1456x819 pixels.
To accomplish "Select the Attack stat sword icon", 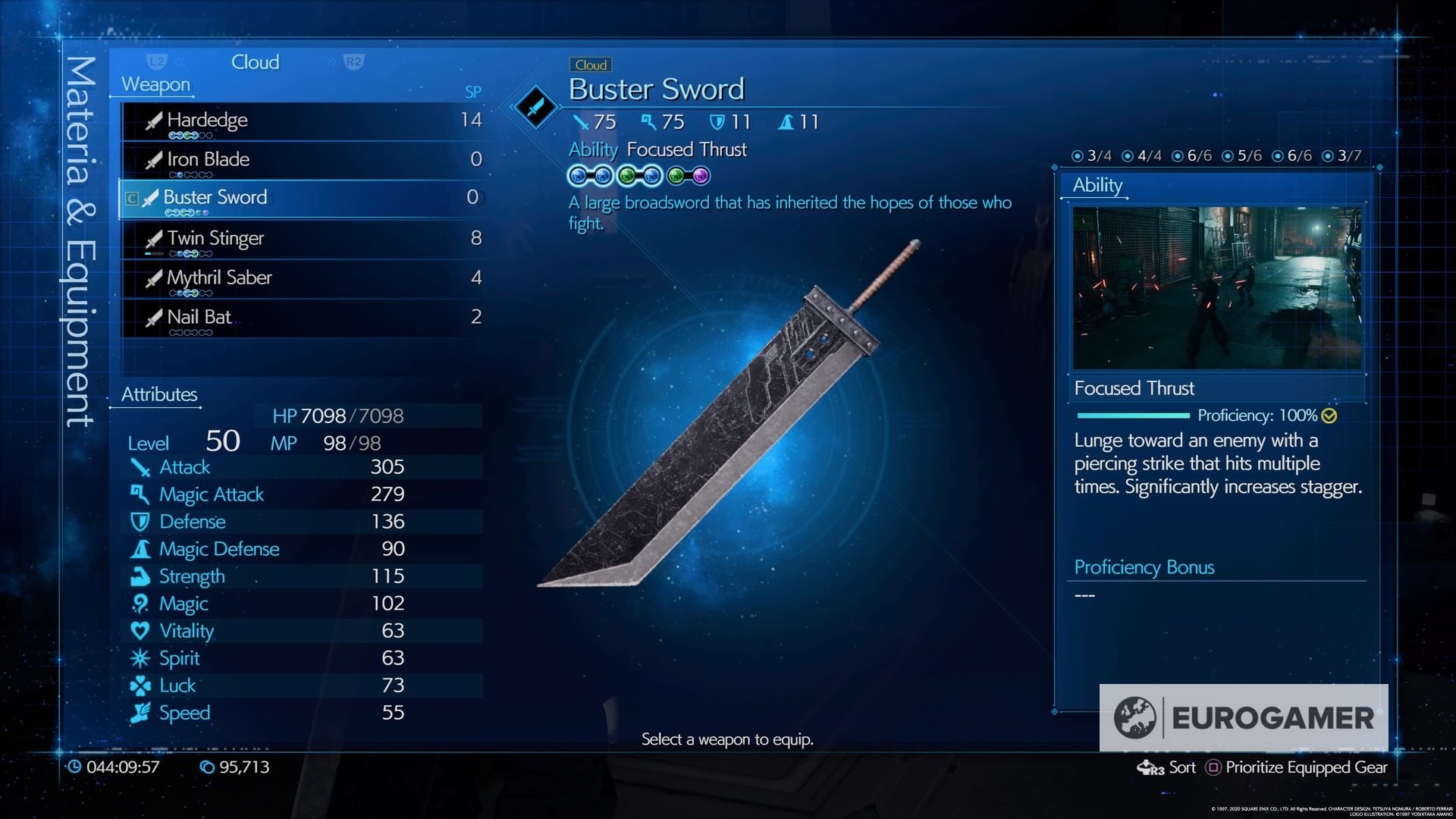I will (x=140, y=467).
